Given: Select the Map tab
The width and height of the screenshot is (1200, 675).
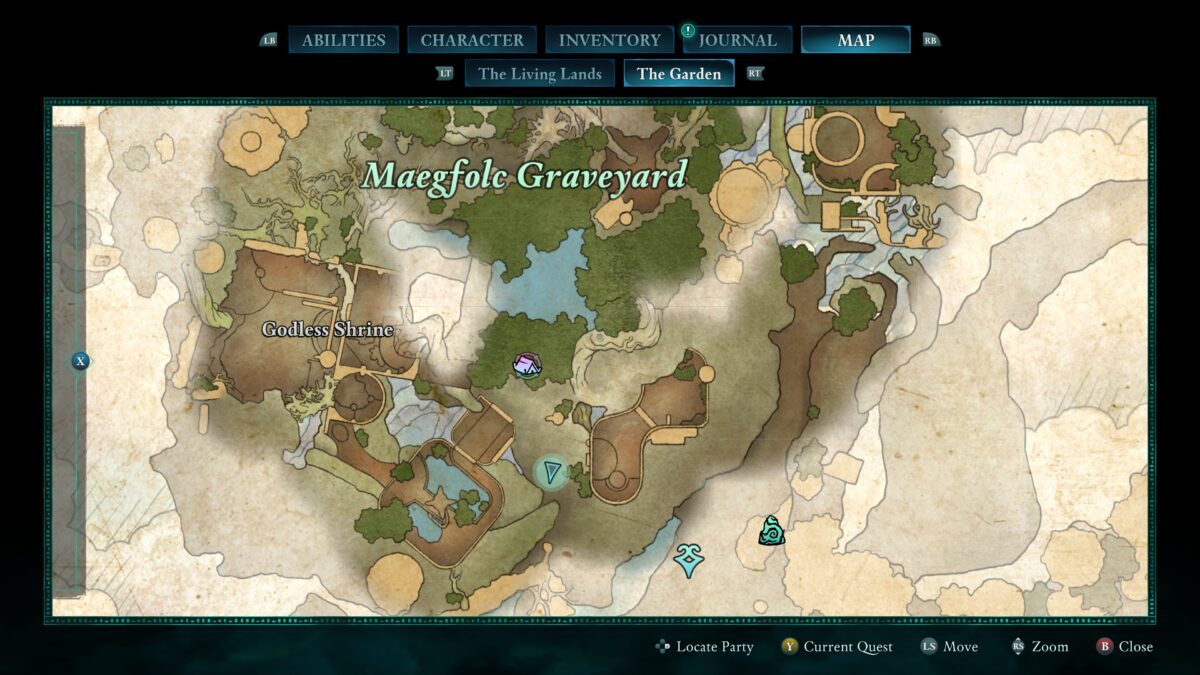Looking at the screenshot, I should [x=855, y=40].
